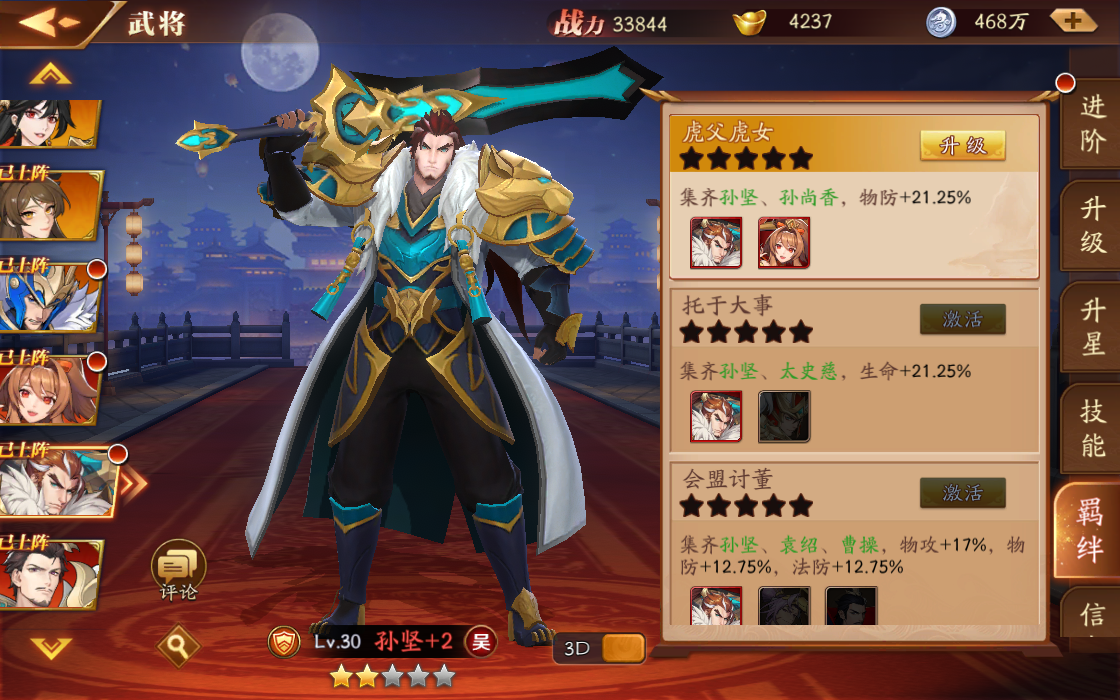Select the 羁绊 bonds tab
This screenshot has height=700, width=1120.
[x=1089, y=532]
